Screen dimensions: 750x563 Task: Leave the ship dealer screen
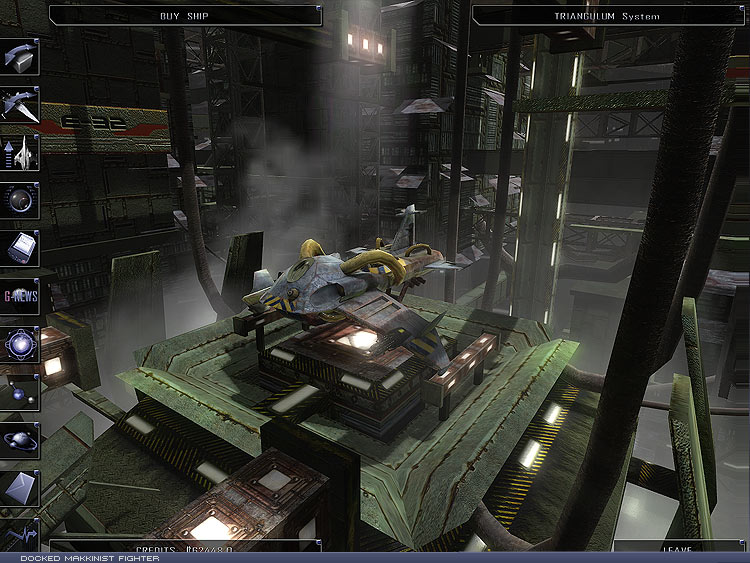[678, 549]
